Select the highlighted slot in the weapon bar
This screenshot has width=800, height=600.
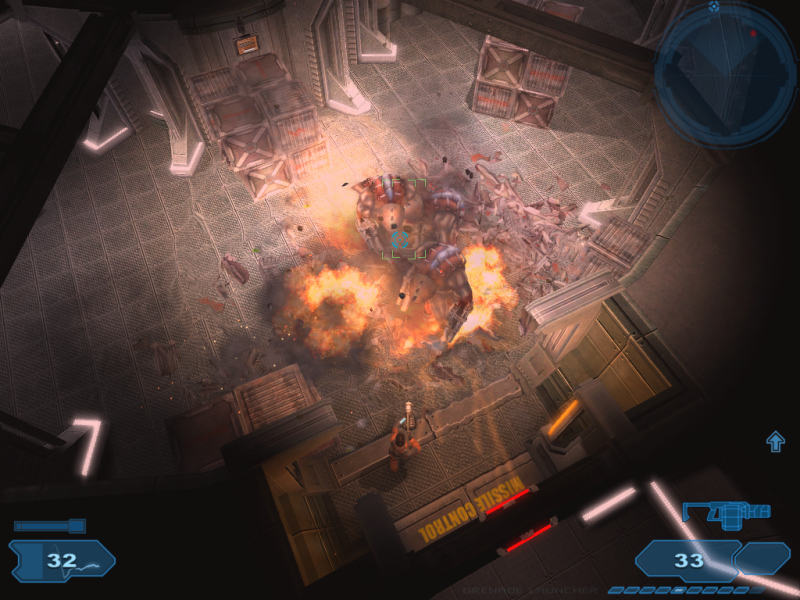pyautogui.click(x=679, y=590)
